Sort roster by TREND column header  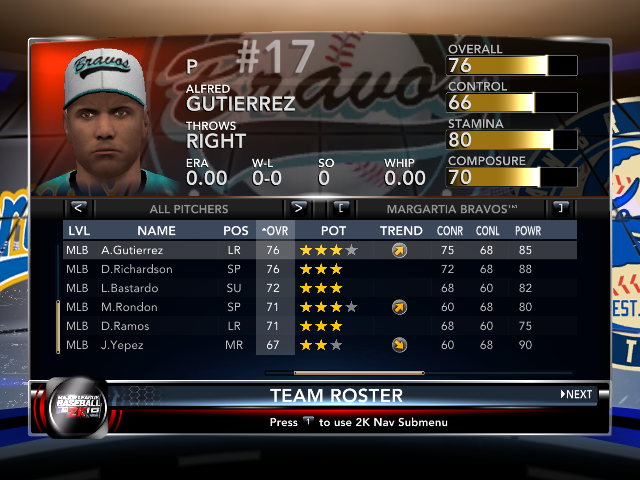pyautogui.click(x=400, y=230)
